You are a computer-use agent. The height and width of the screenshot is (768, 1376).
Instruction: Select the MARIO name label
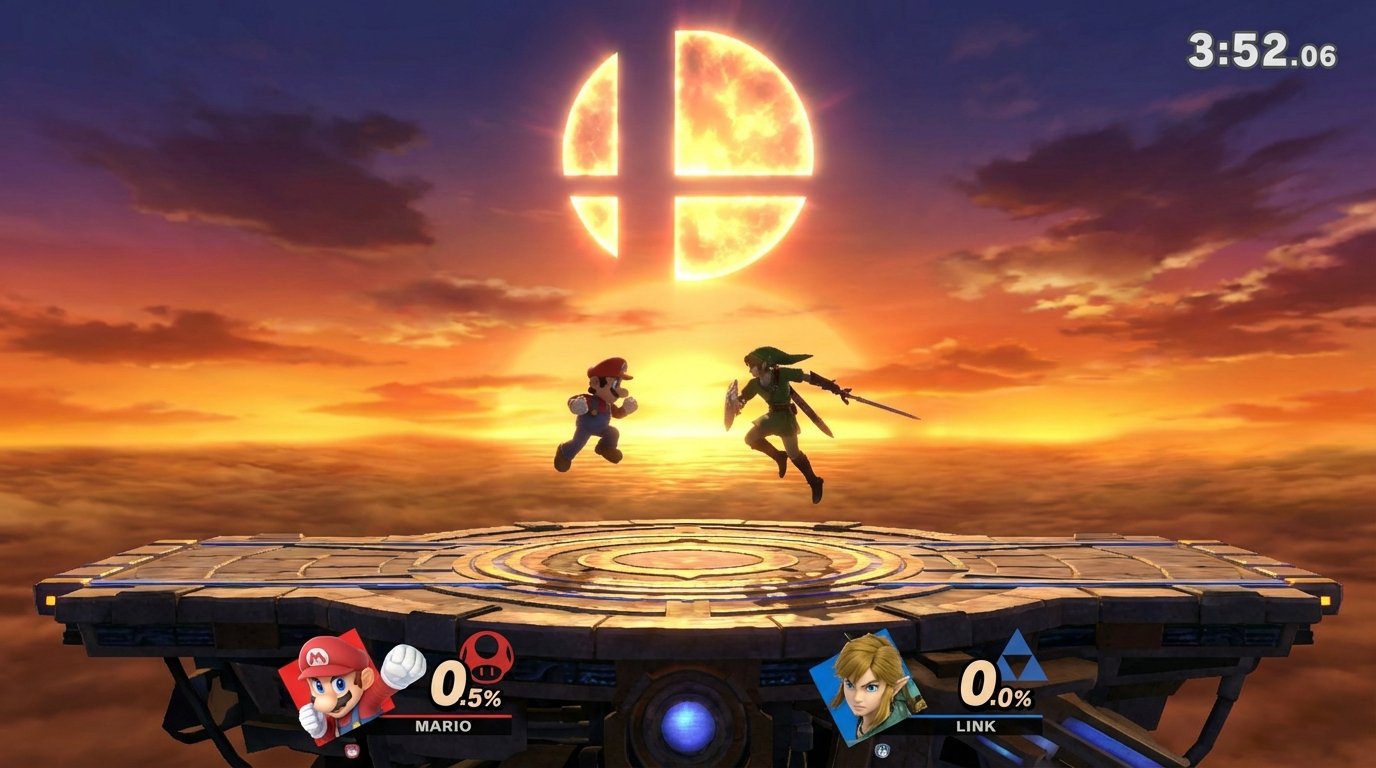[443, 724]
